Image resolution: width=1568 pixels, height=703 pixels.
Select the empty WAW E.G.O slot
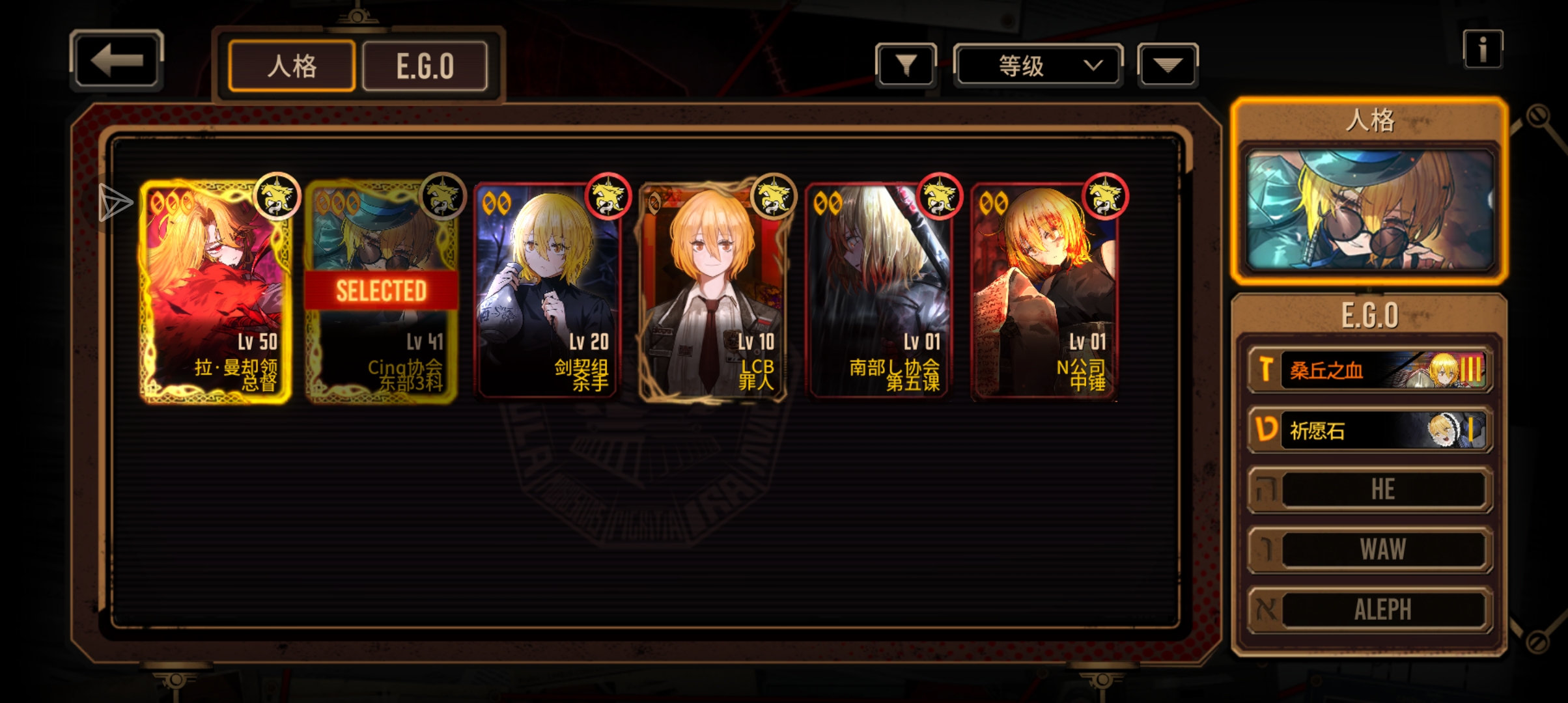pos(1369,549)
